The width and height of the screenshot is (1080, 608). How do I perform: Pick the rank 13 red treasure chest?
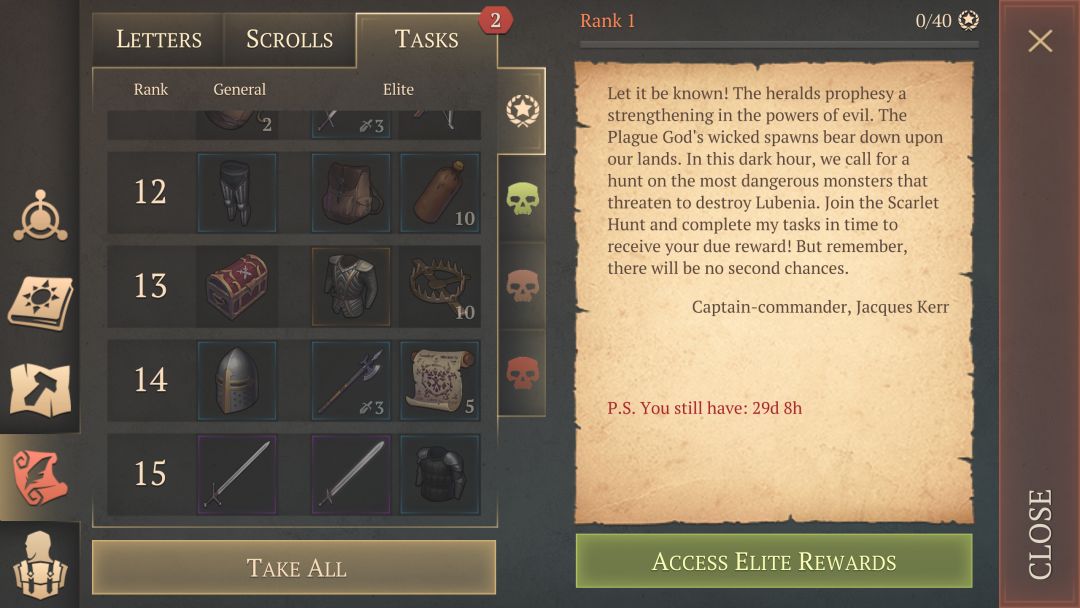point(237,286)
